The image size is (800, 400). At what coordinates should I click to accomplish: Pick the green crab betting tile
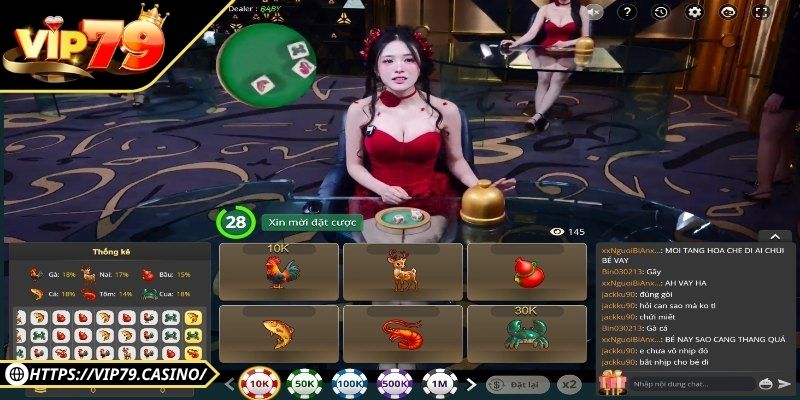click(526, 334)
